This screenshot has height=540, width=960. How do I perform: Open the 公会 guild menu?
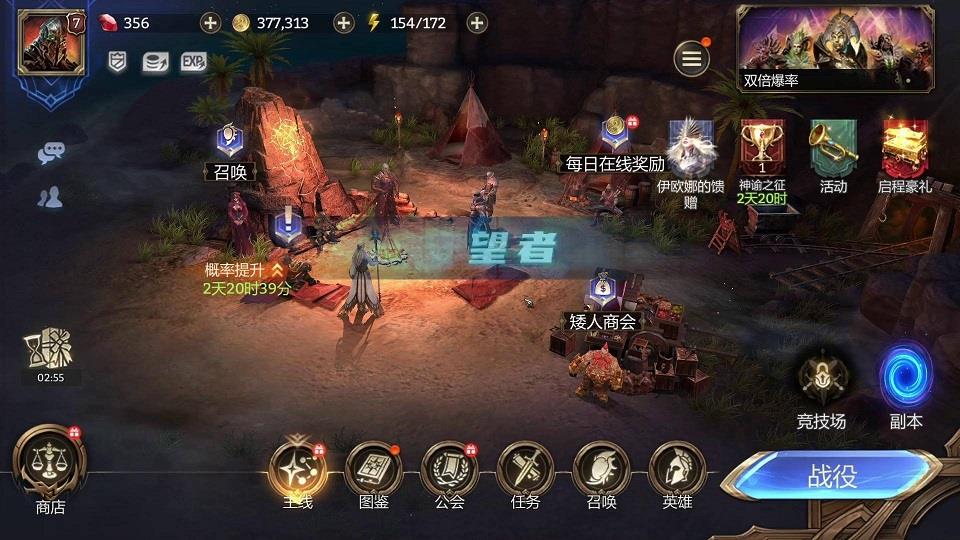point(449,470)
